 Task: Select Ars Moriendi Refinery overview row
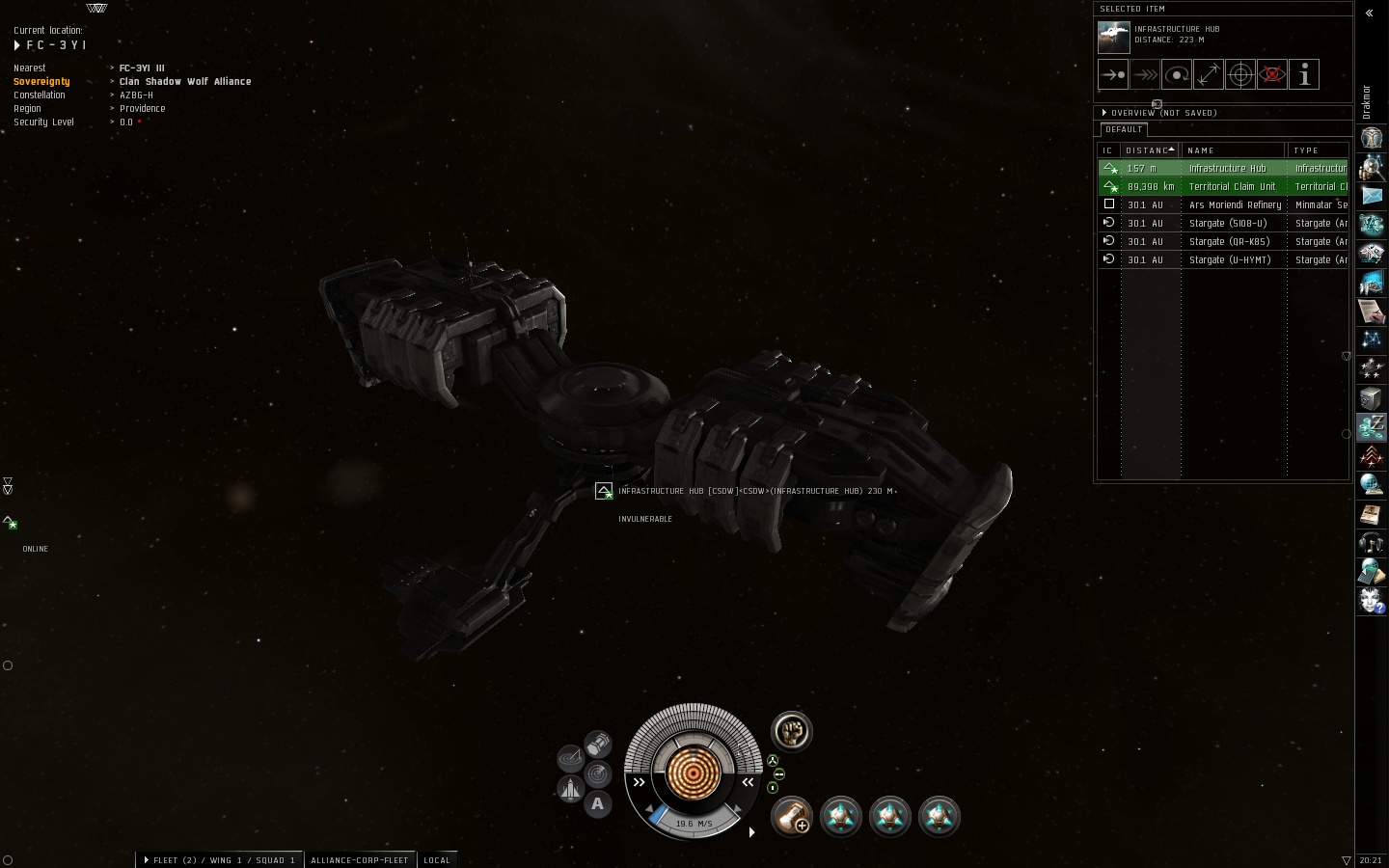point(1235,205)
